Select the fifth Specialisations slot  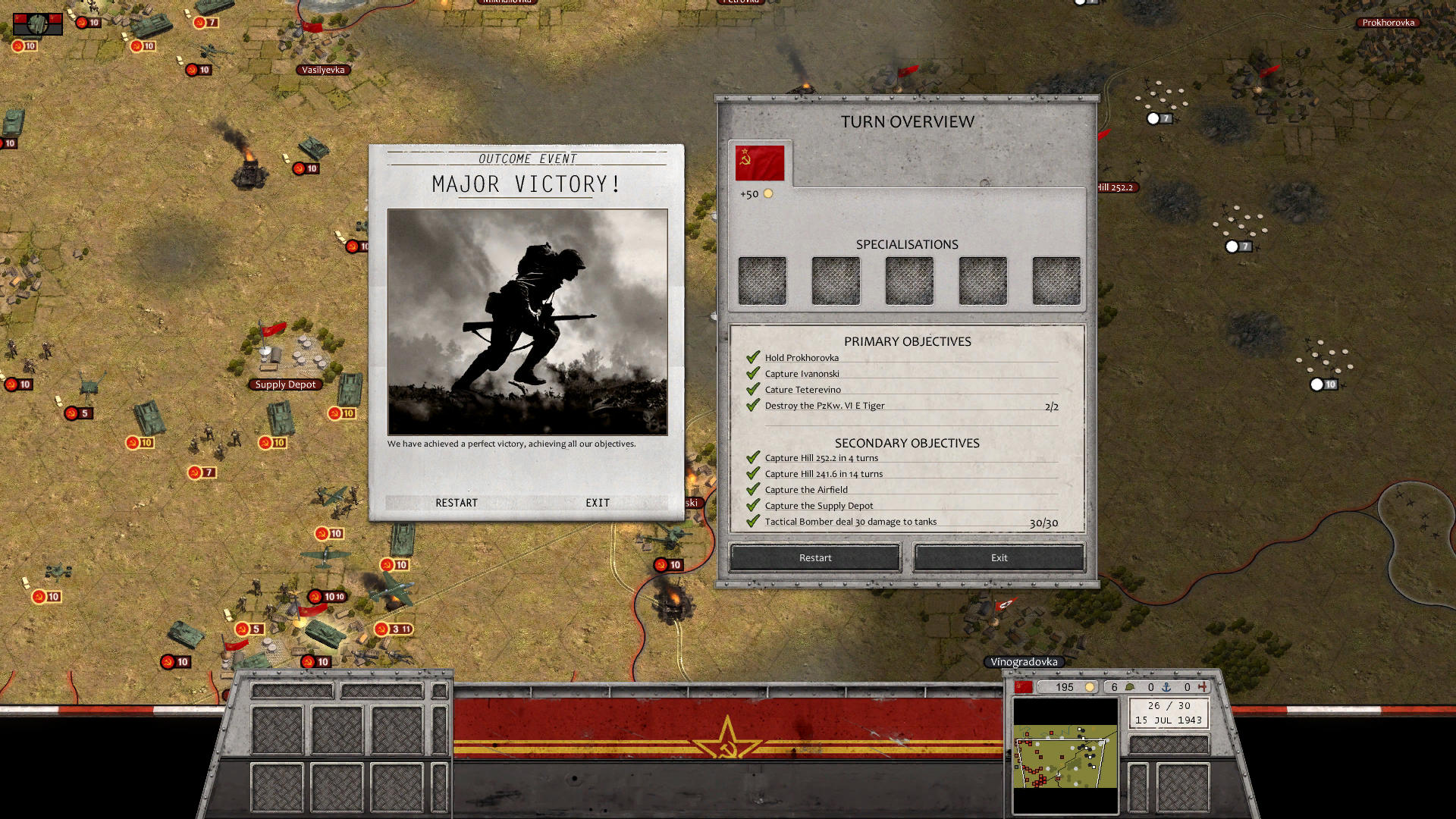click(1056, 280)
